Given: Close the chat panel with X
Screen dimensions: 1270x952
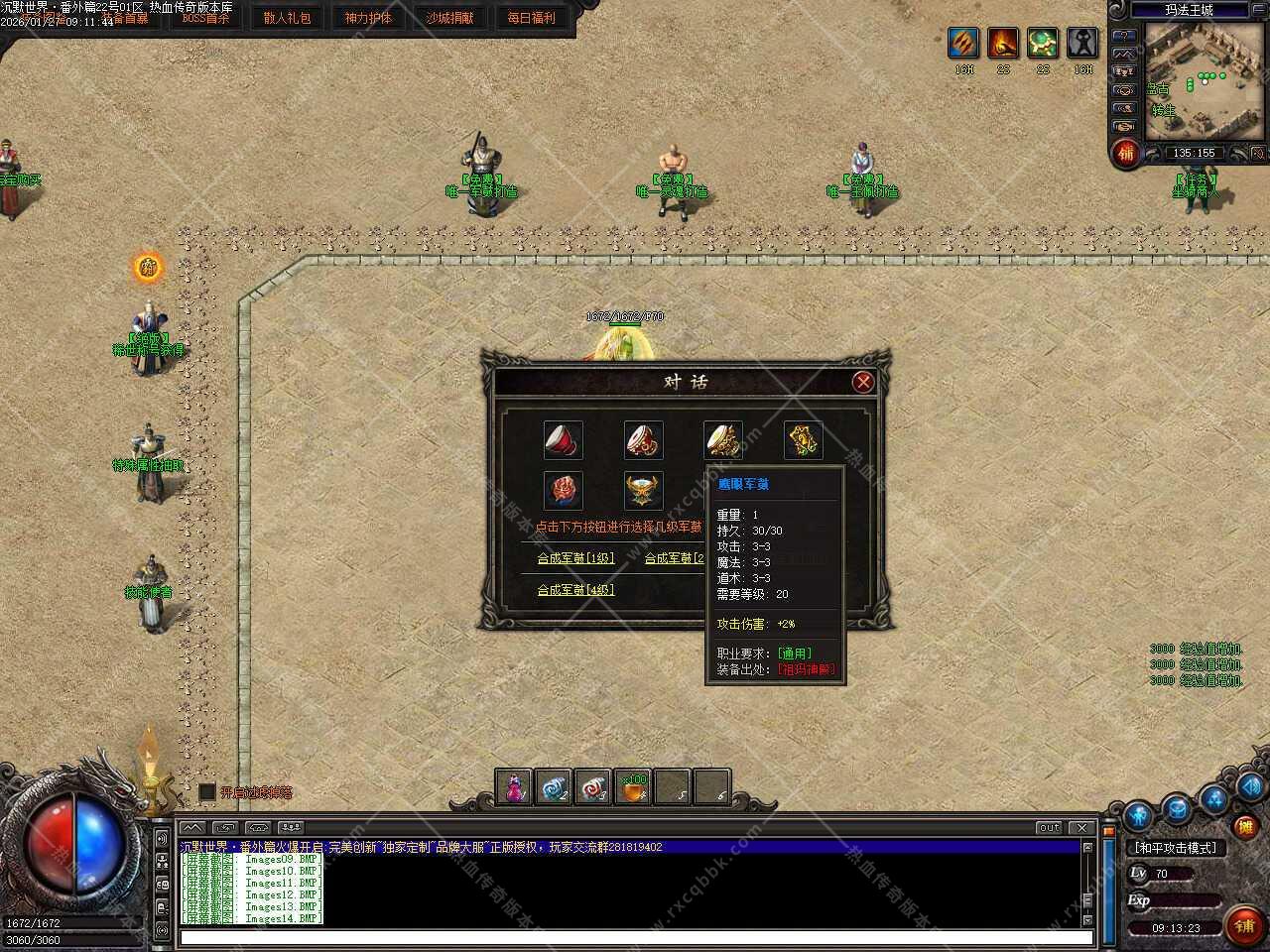Looking at the screenshot, I should (1081, 828).
